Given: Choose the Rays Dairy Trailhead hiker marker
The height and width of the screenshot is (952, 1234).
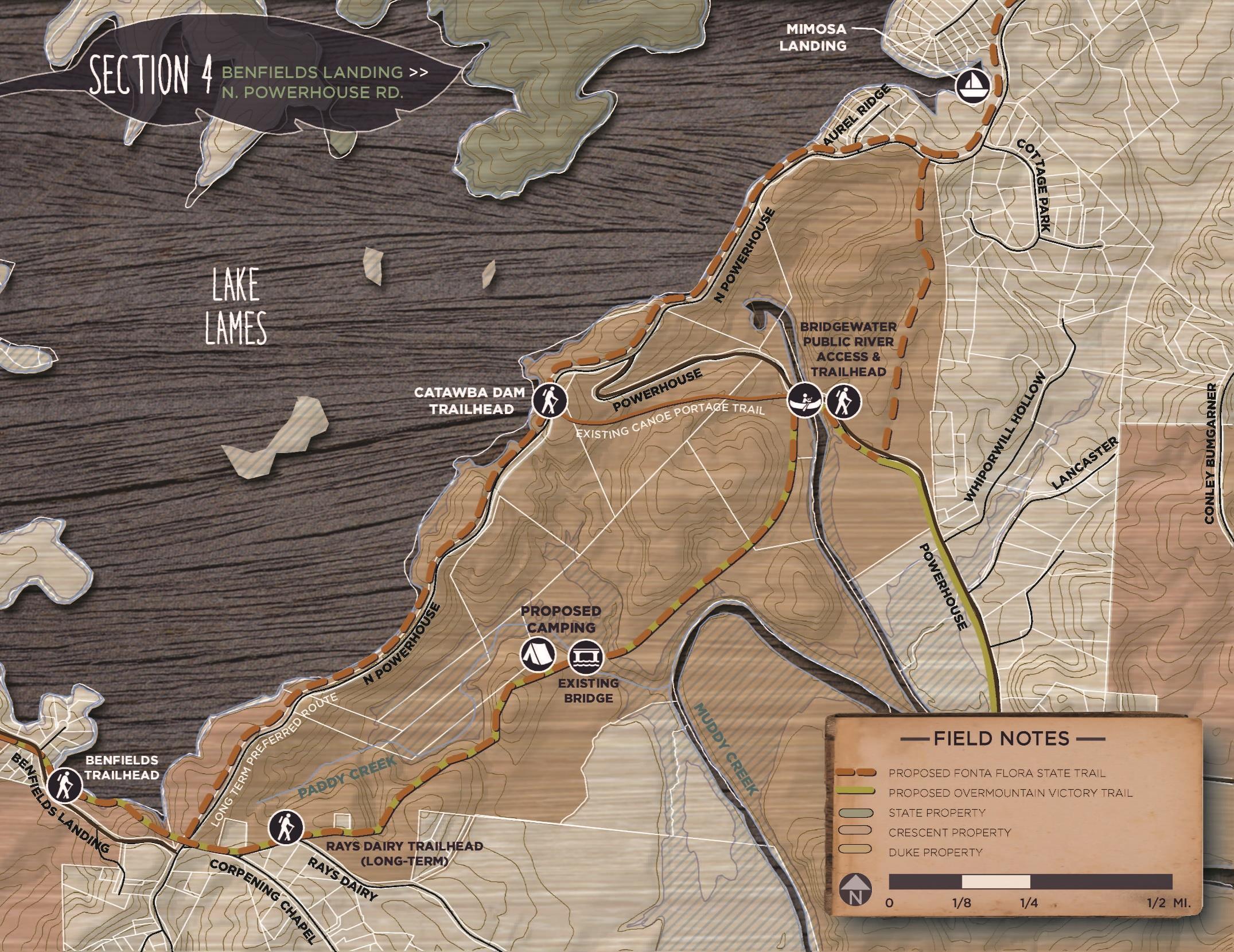Looking at the screenshot, I should point(286,827).
